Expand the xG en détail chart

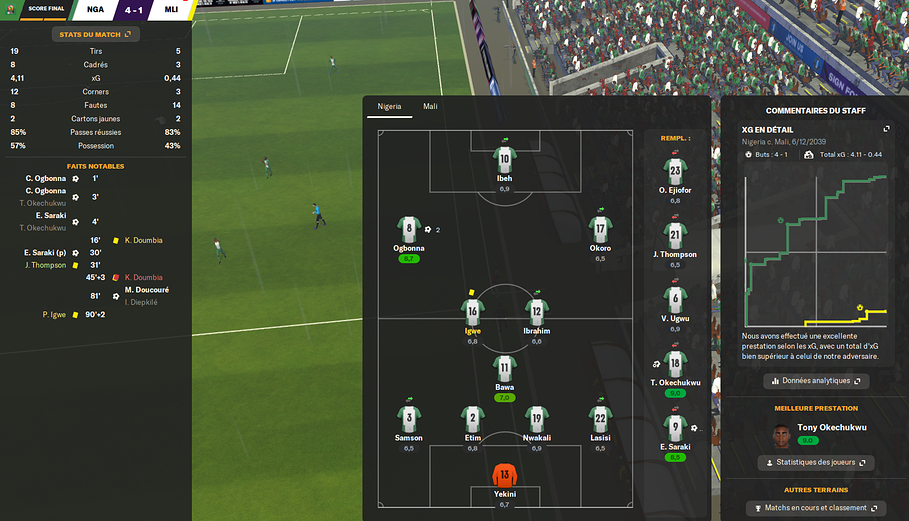pyautogui.click(x=886, y=129)
